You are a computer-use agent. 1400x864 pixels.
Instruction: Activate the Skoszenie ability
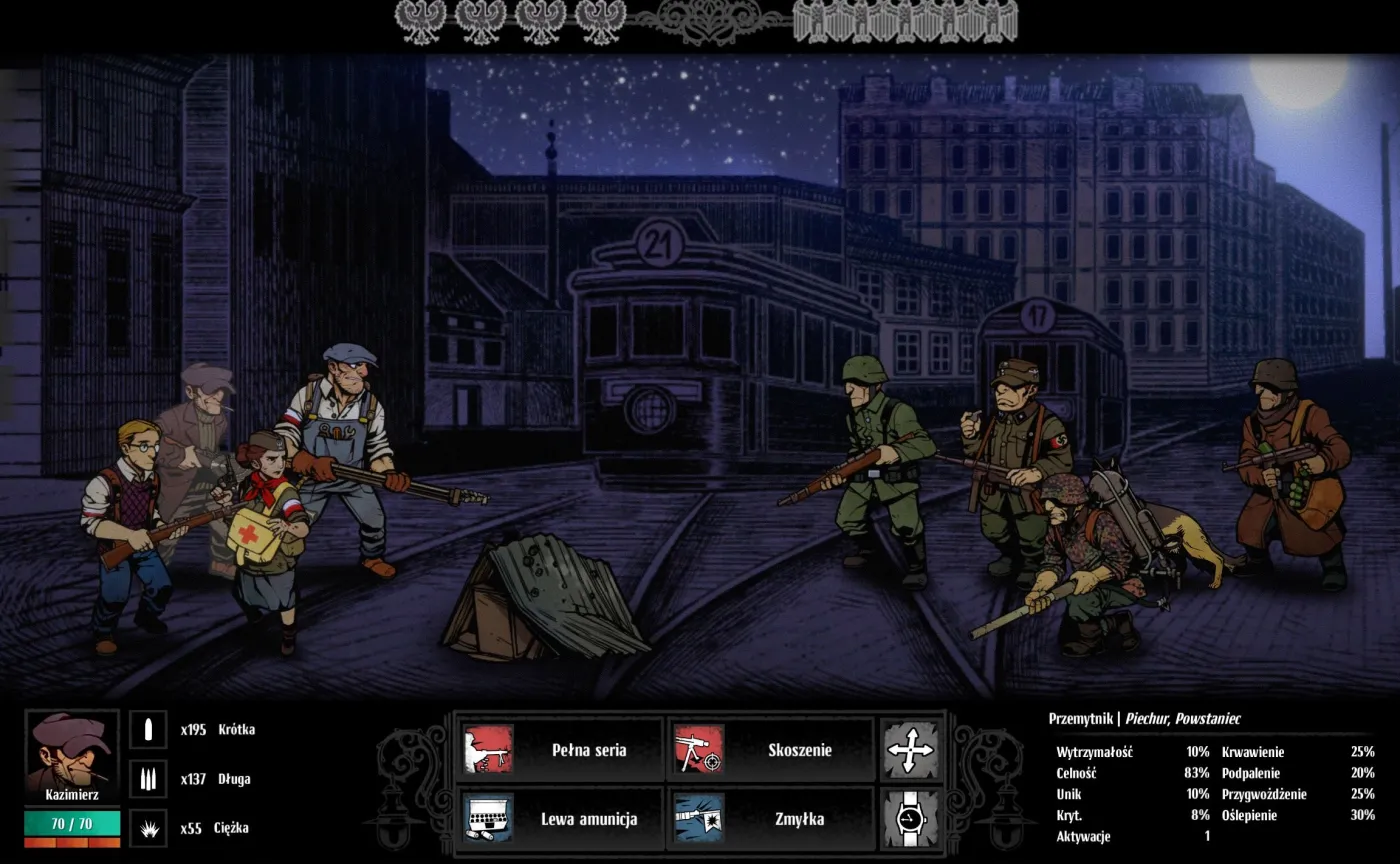coord(771,750)
